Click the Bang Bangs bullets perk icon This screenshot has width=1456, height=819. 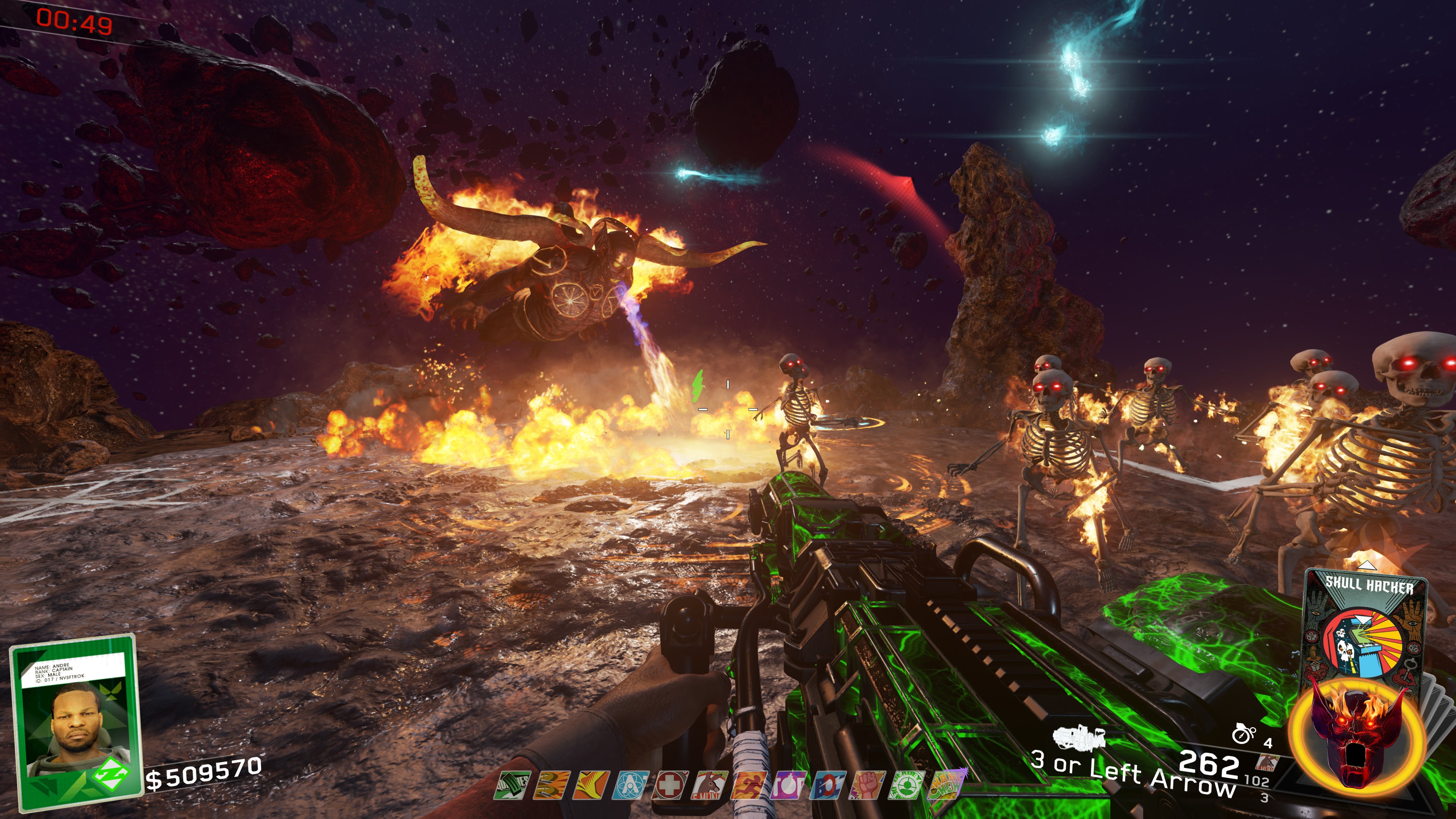(553, 786)
